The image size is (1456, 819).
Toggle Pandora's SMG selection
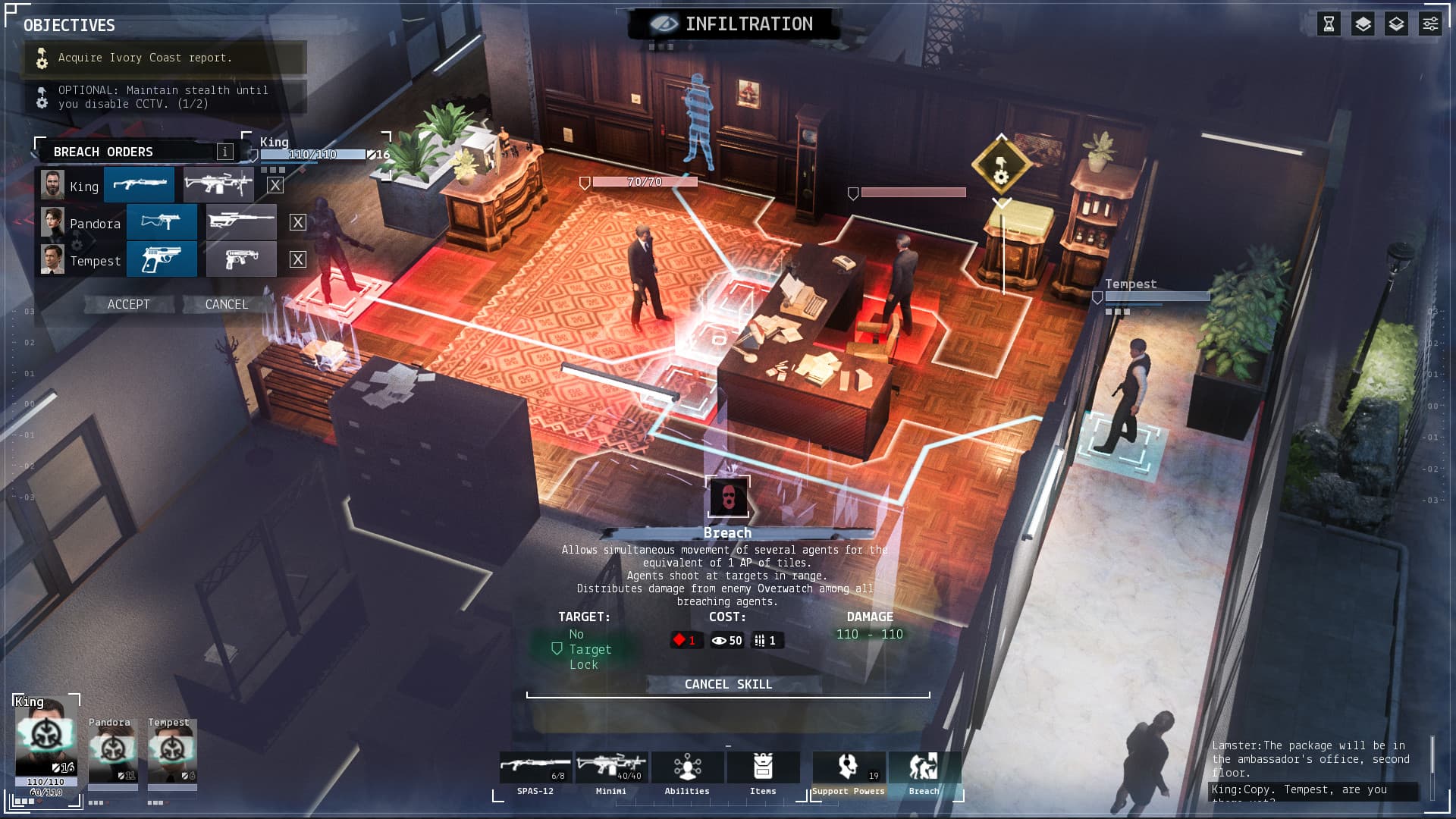162,222
